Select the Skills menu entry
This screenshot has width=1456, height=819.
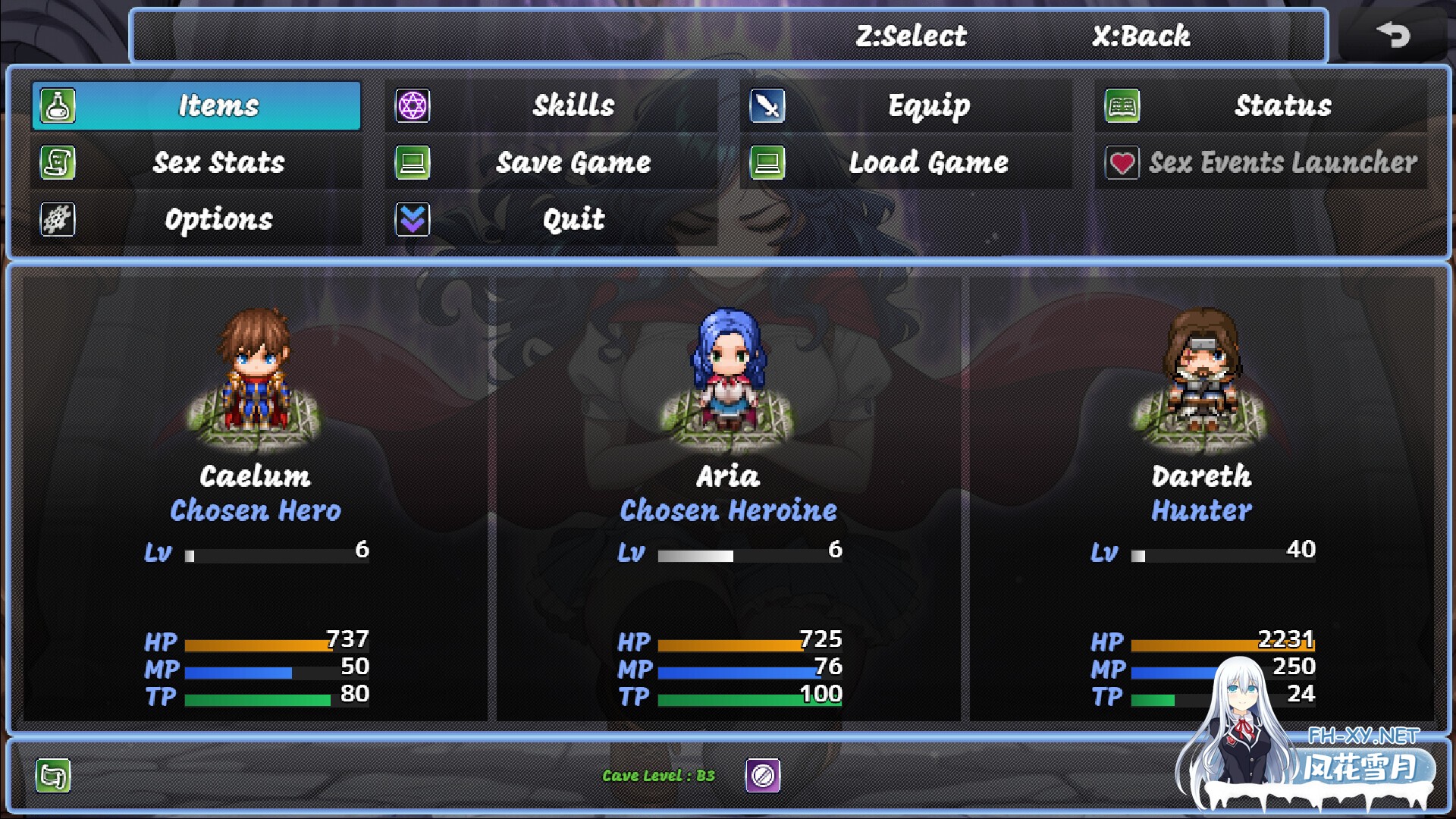pos(551,105)
